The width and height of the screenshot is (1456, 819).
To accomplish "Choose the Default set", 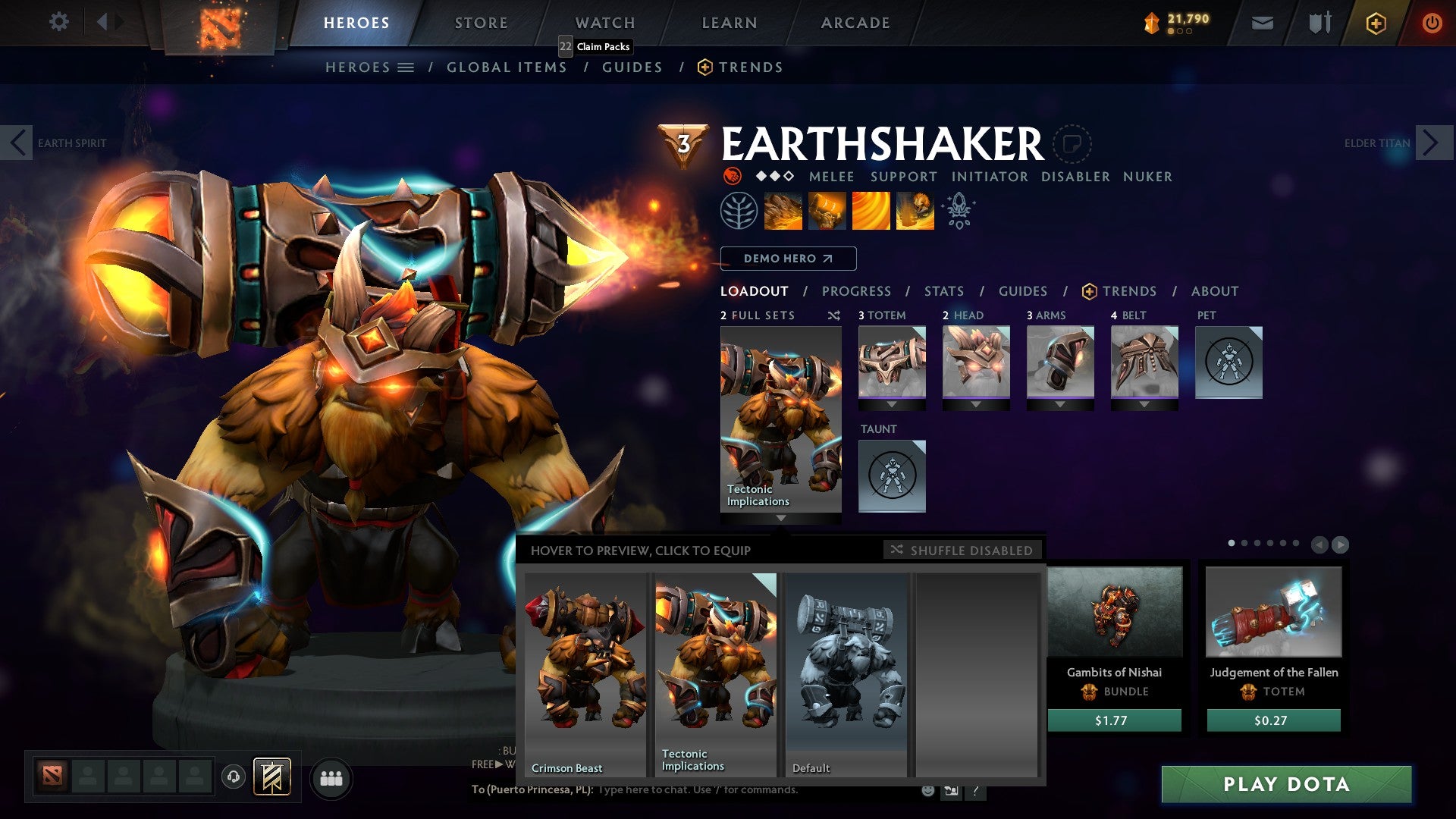I will point(846,673).
